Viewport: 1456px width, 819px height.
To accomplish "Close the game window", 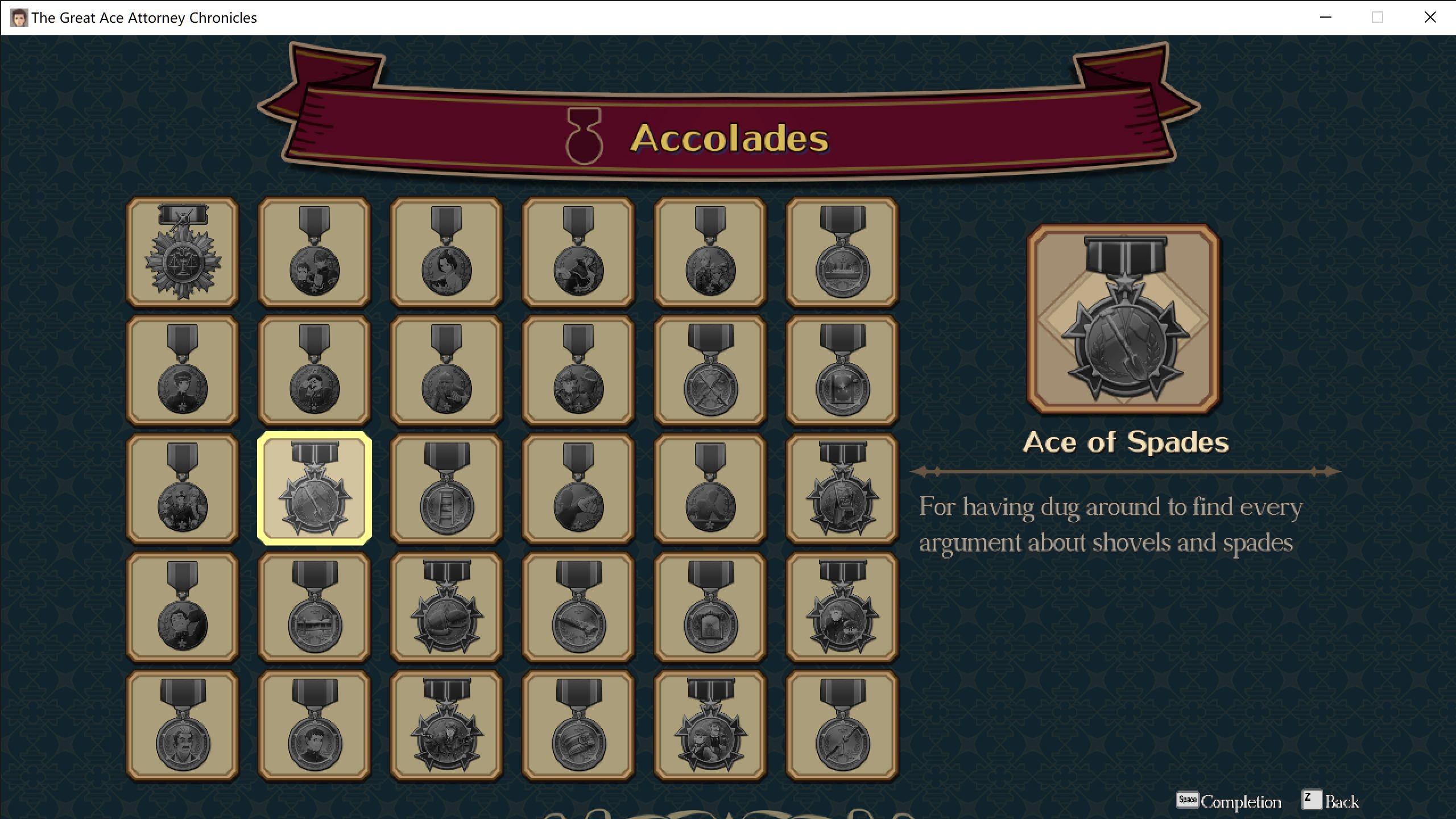I will [1430, 18].
